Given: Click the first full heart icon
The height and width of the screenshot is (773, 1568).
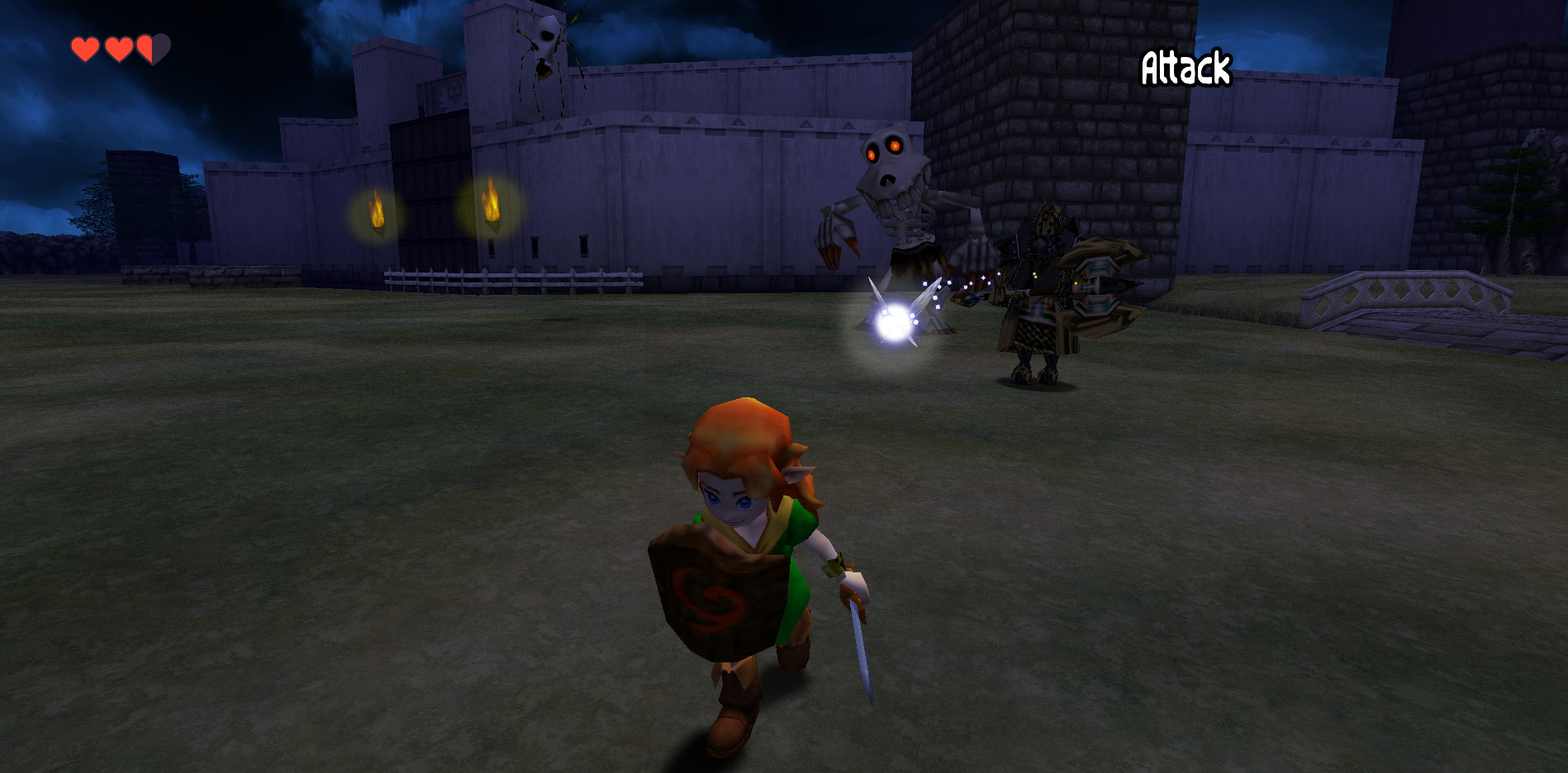Looking at the screenshot, I should 85,48.
